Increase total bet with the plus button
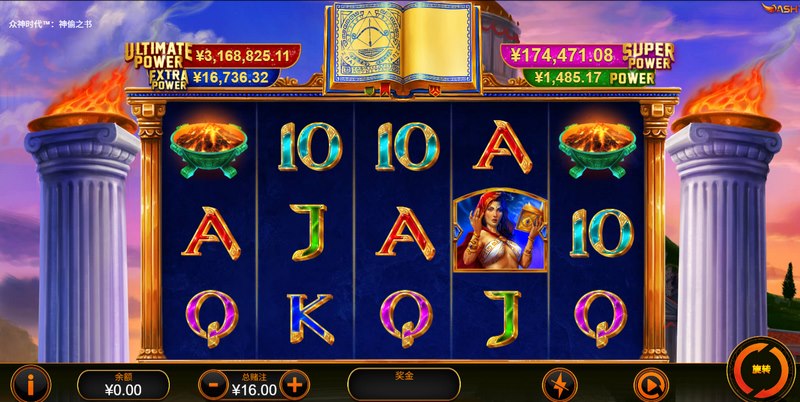The width and height of the screenshot is (800, 402). [293, 383]
